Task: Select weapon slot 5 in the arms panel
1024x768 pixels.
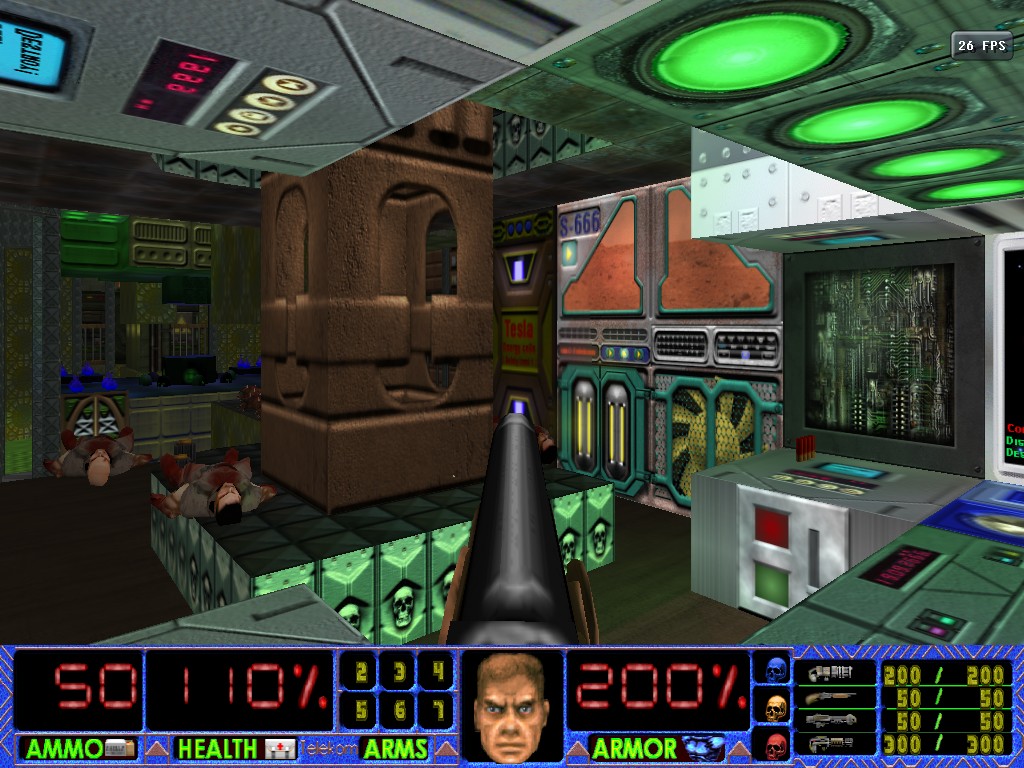Action: coord(360,710)
